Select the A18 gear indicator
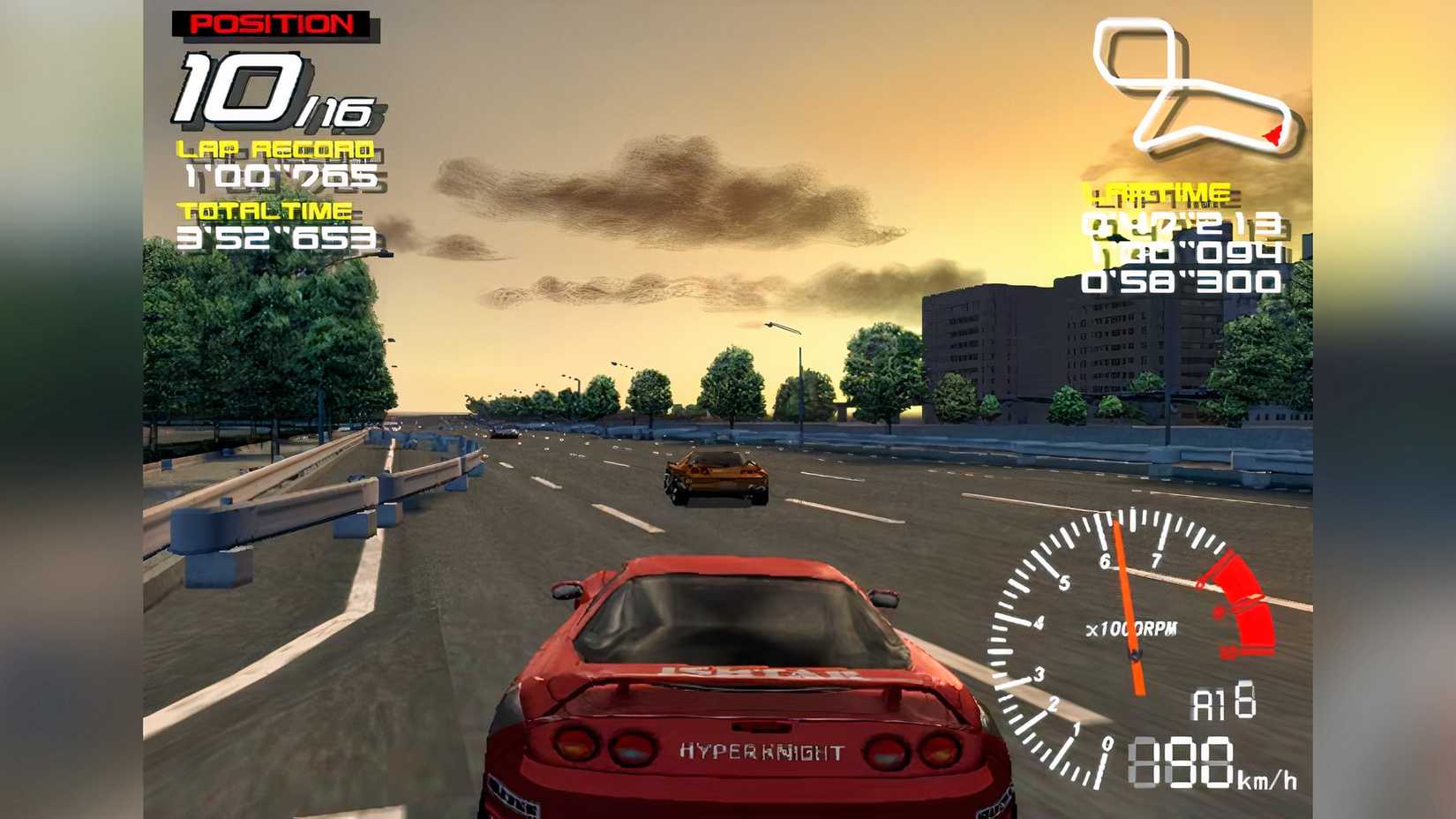 [x=1227, y=704]
